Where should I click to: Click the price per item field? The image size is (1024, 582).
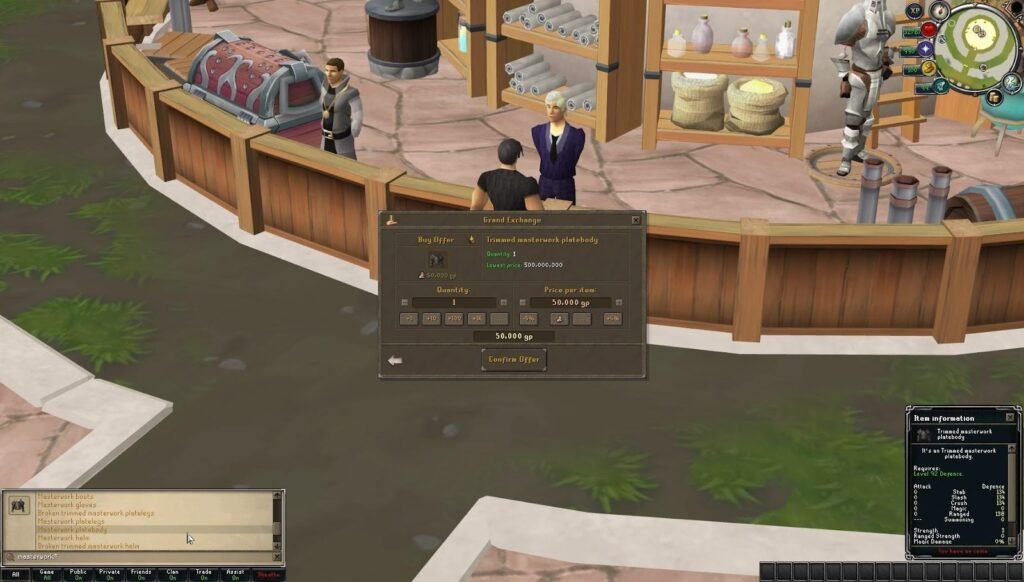(569, 302)
